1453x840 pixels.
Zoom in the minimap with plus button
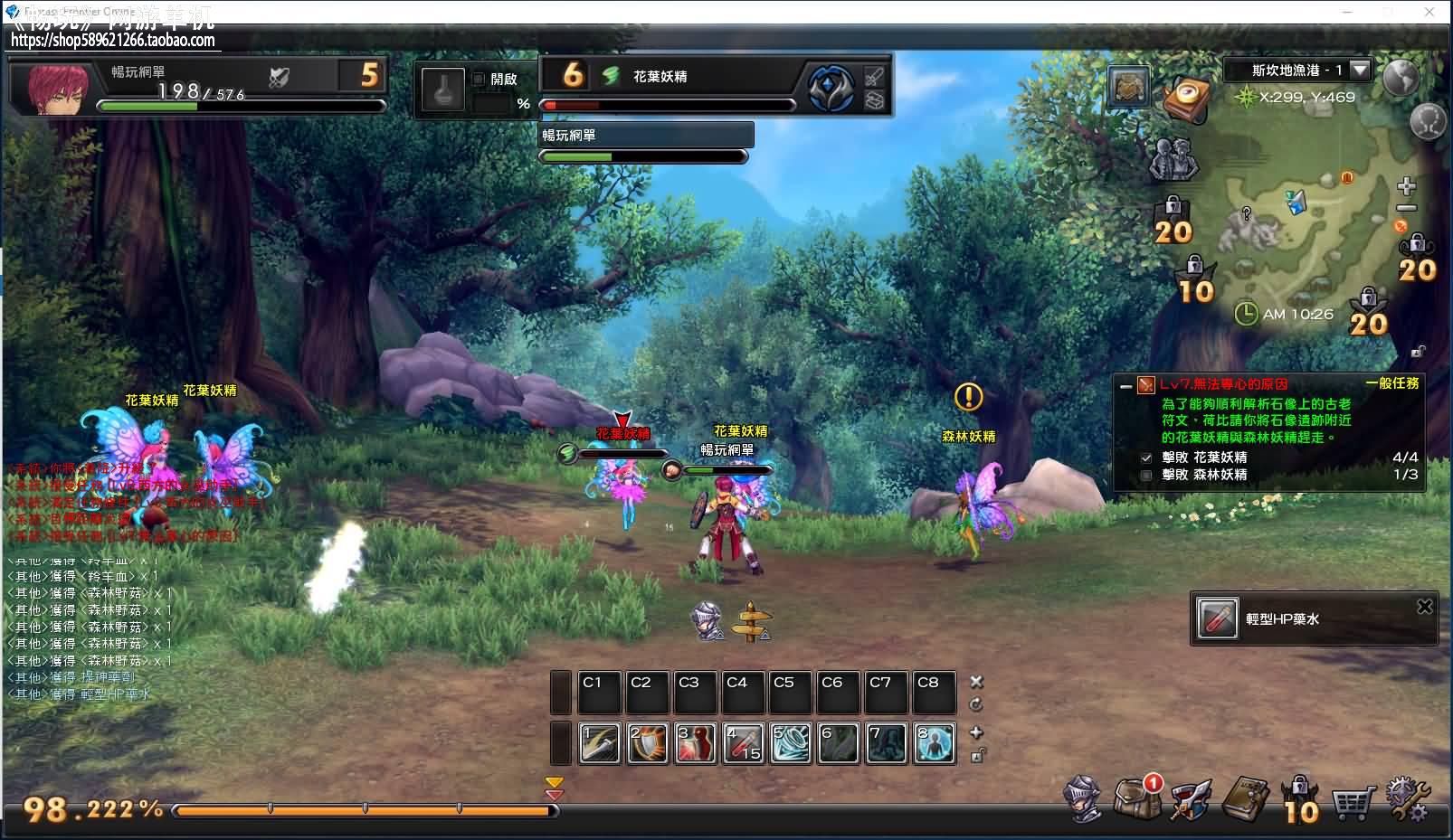coord(1406,187)
